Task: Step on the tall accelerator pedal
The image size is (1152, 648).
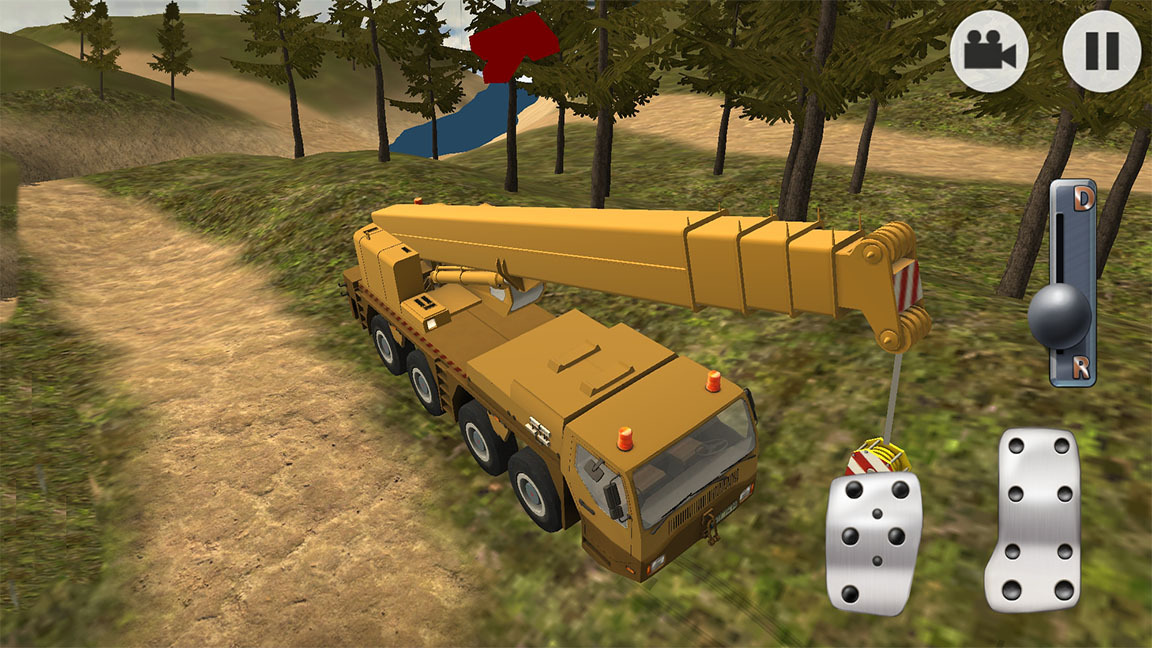Action: tap(1033, 520)
